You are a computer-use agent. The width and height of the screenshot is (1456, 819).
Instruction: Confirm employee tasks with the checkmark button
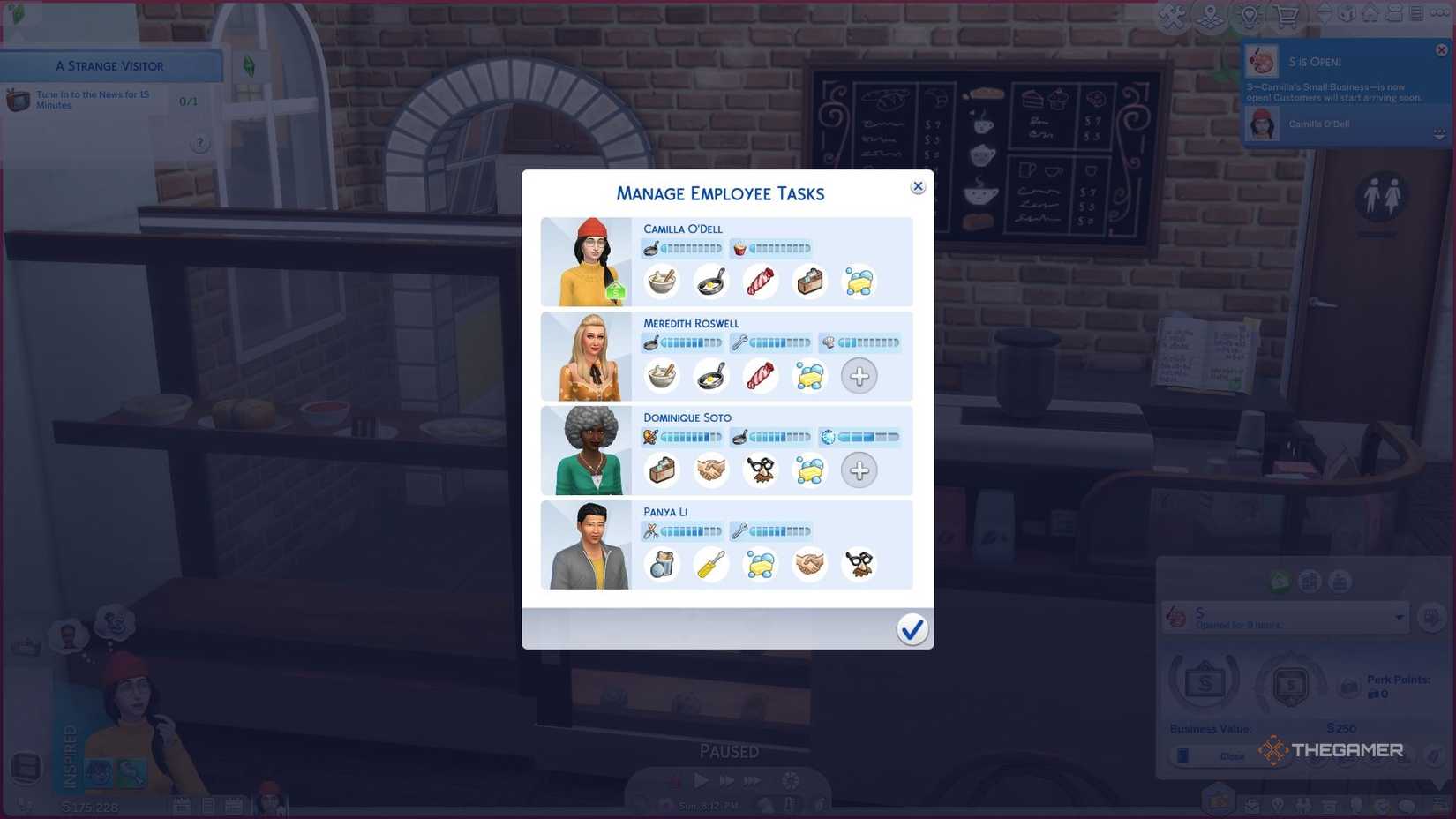(x=912, y=629)
